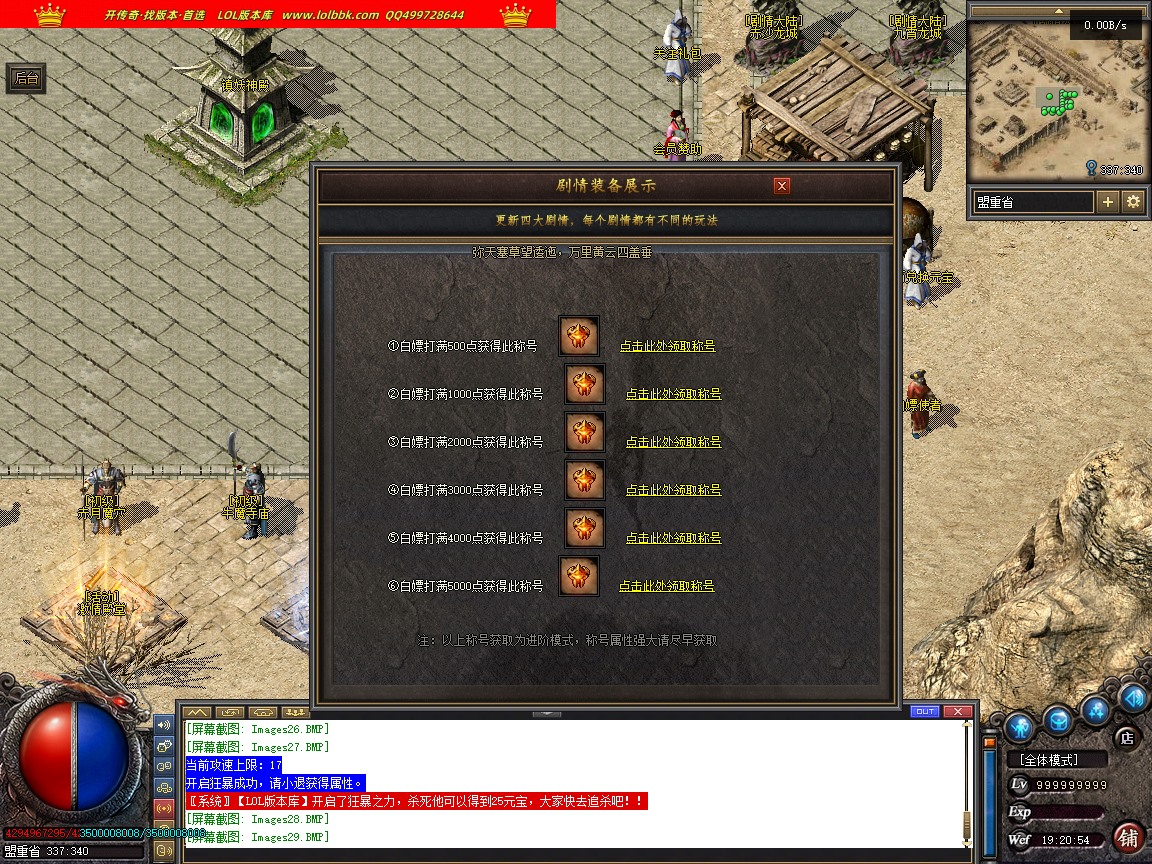Close the chat window with red X
The height and width of the screenshot is (864, 1152).
click(x=957, y=712)
